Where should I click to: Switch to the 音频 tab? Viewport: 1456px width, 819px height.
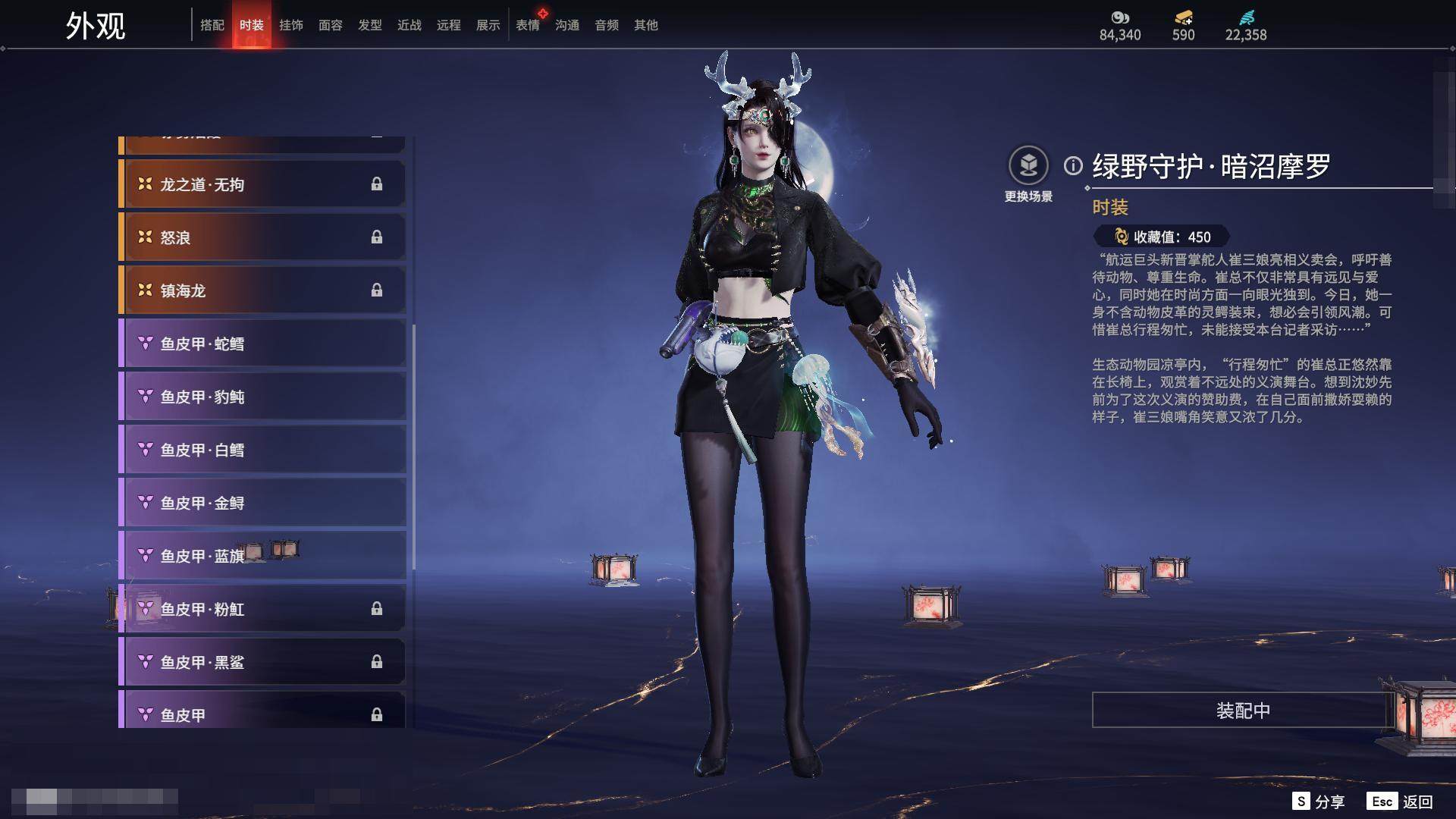(607, 25)
